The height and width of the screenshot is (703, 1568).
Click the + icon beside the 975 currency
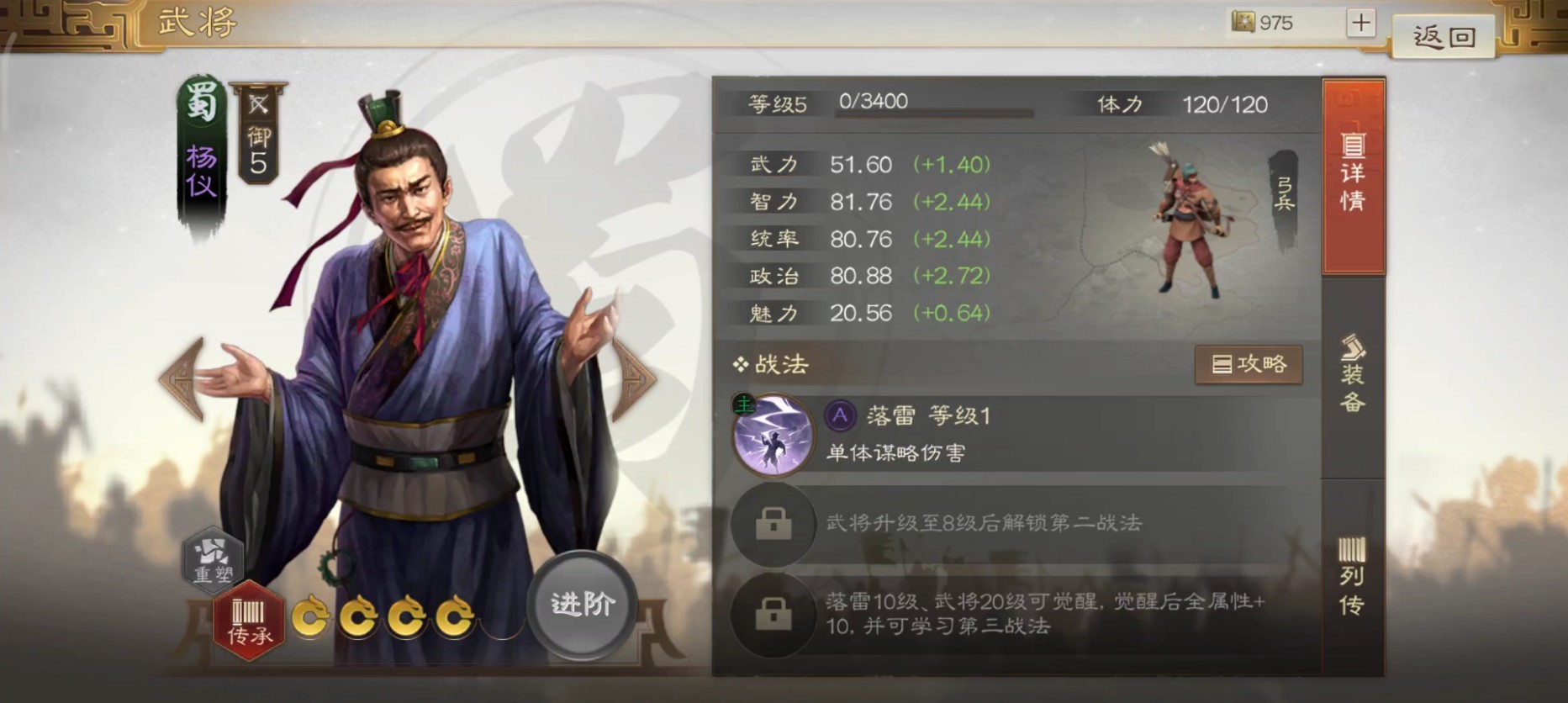[1361, 23]
